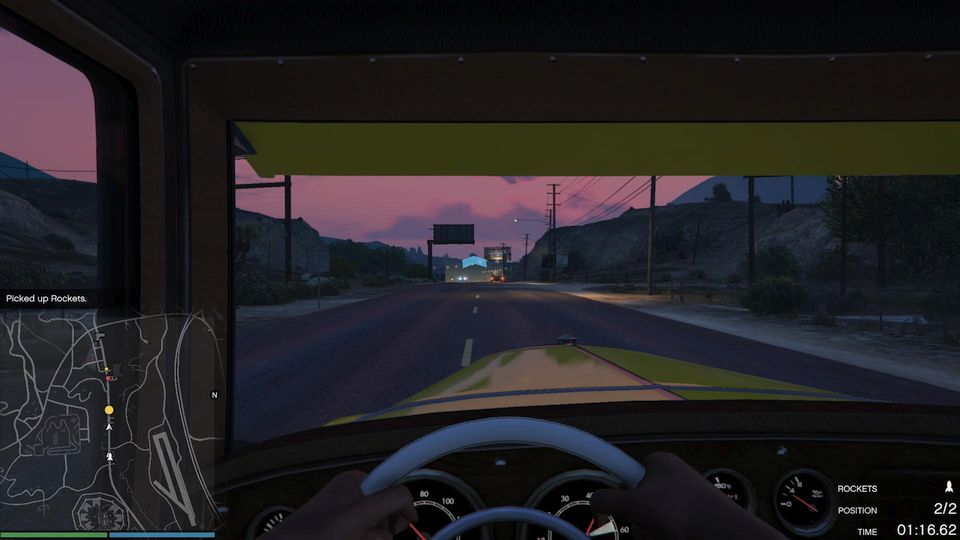
Task: Click the yellow checkpoint blip on the minimap
Action: (109, 410)
